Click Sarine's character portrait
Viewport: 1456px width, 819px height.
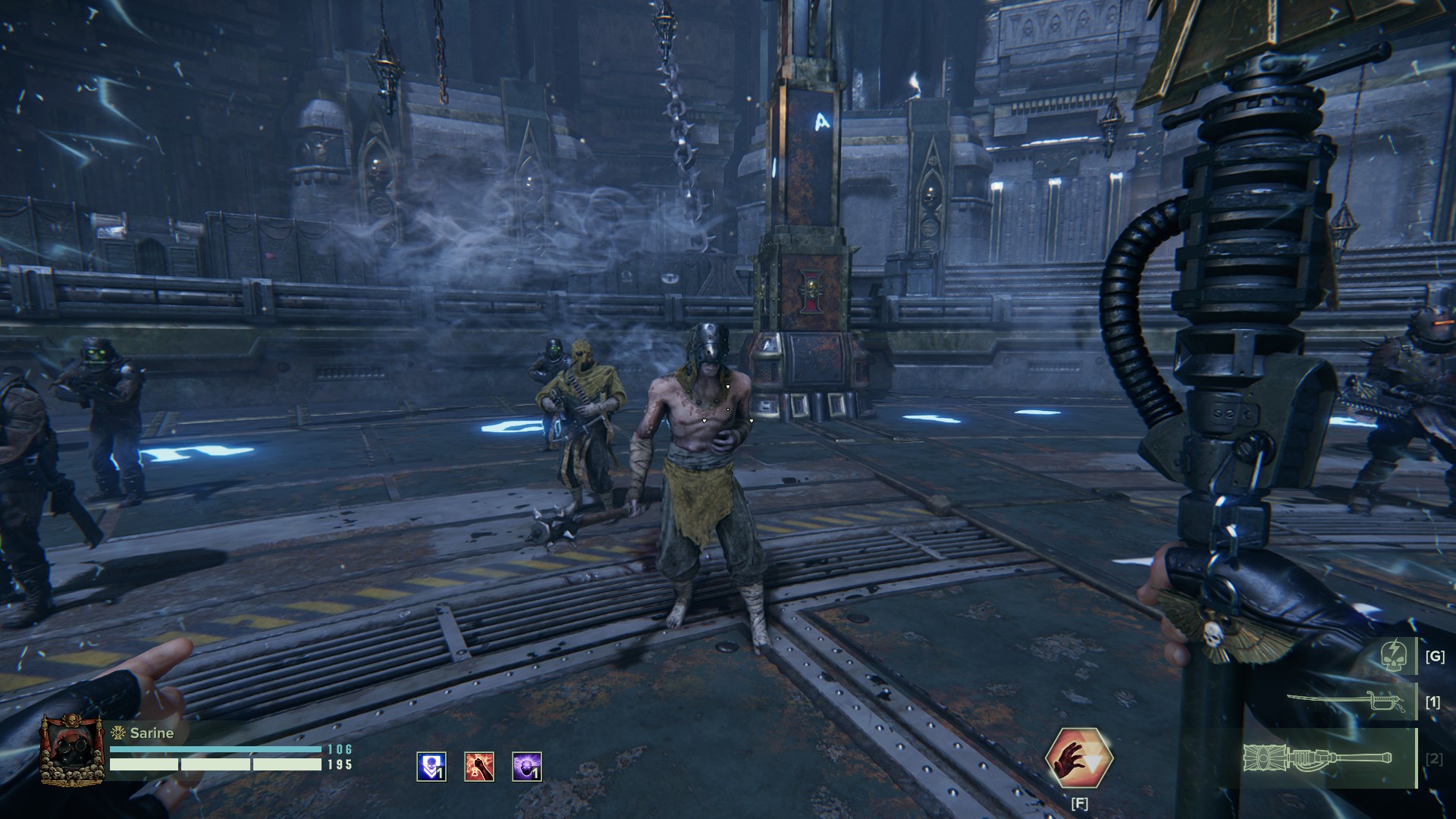pyautogui.click(x=72, y=749)
